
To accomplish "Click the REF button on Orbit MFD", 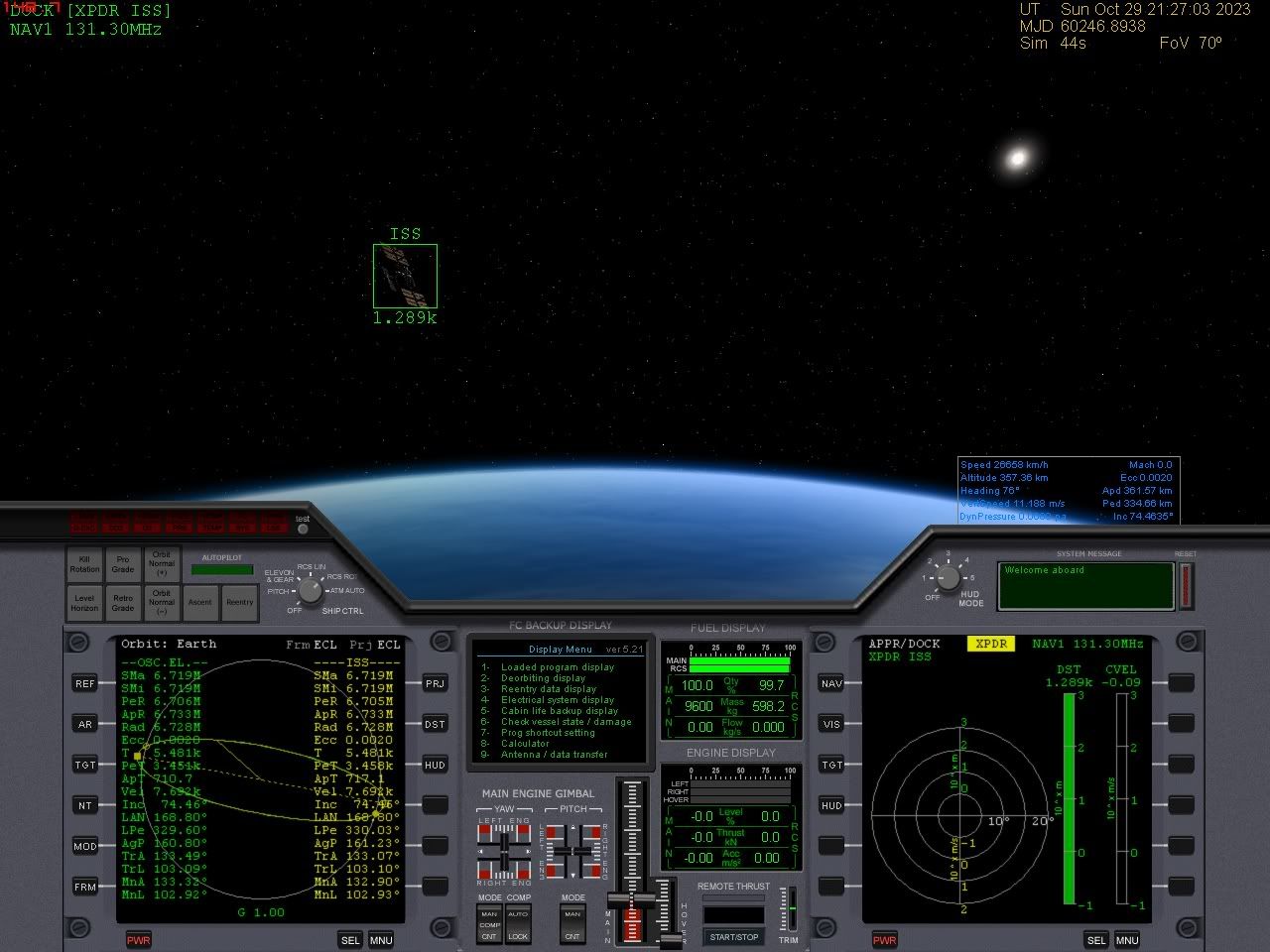I will [85, 684].
